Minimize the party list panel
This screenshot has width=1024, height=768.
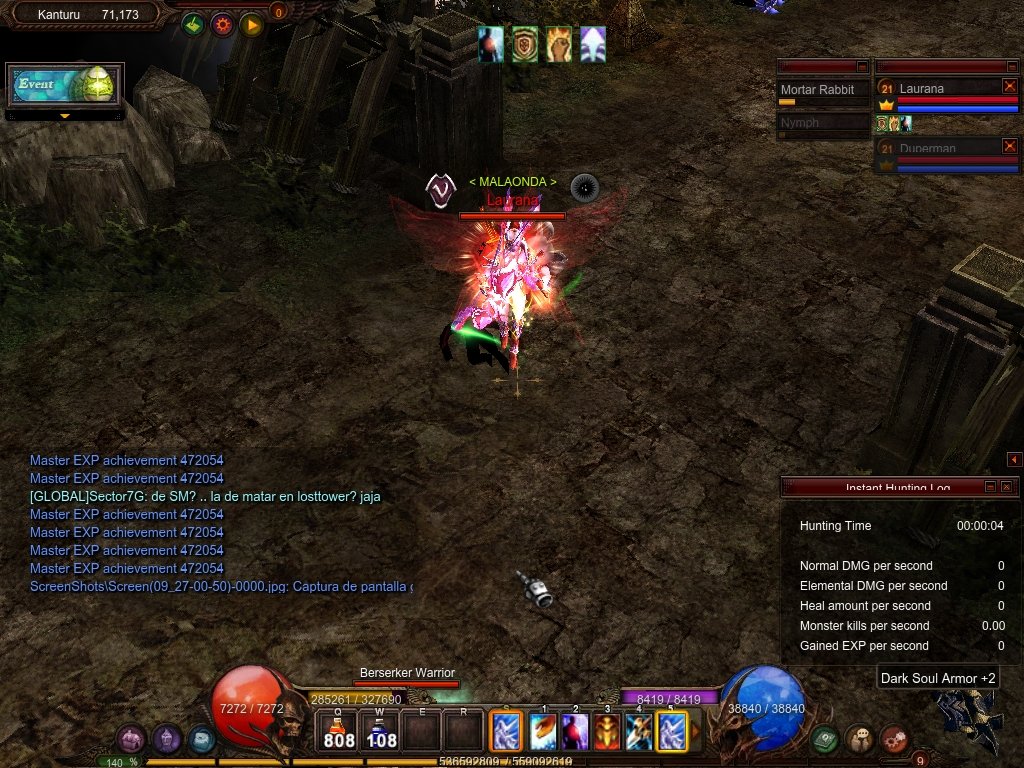click(1009, 66)
